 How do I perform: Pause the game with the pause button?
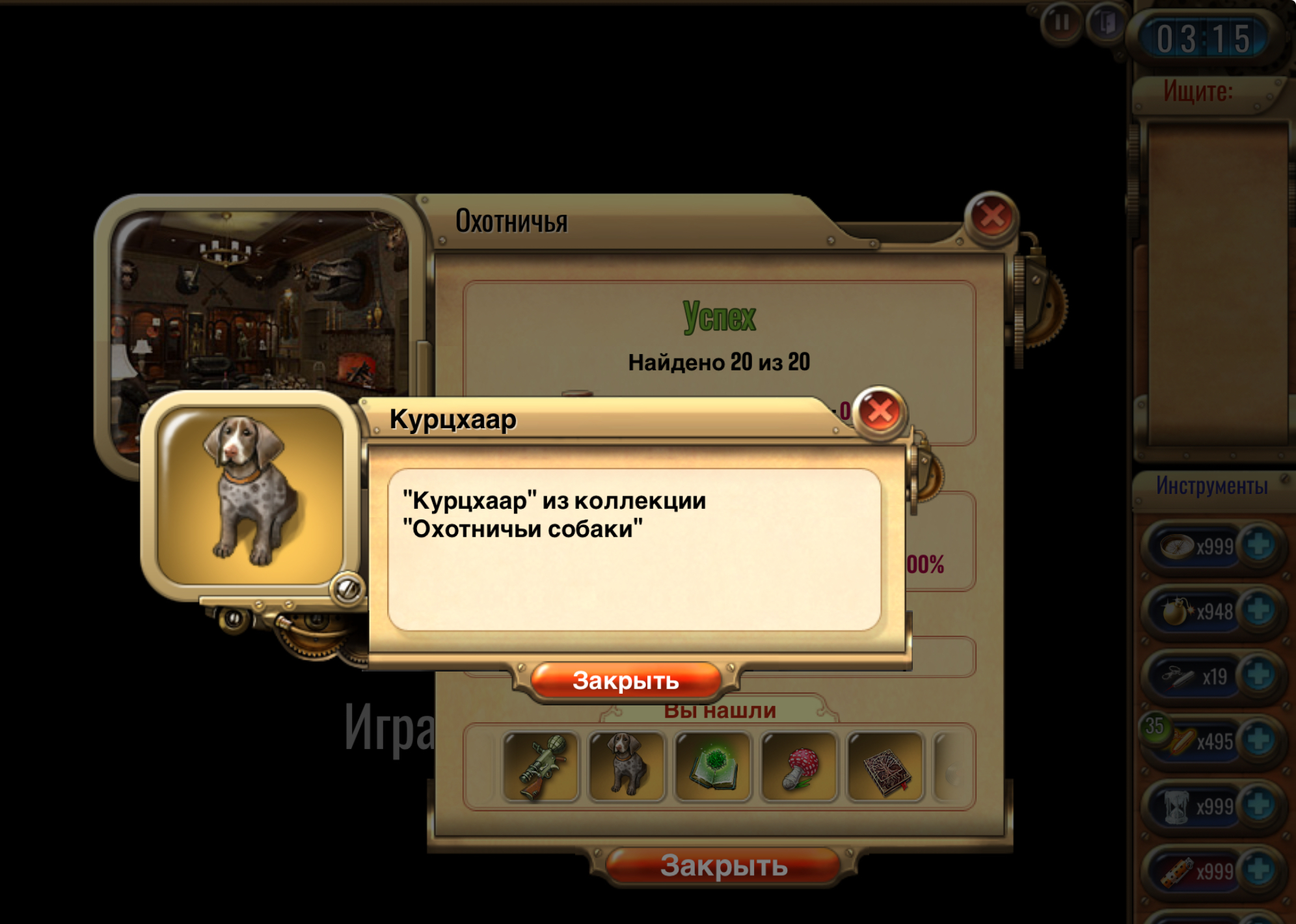[1062, 23]
